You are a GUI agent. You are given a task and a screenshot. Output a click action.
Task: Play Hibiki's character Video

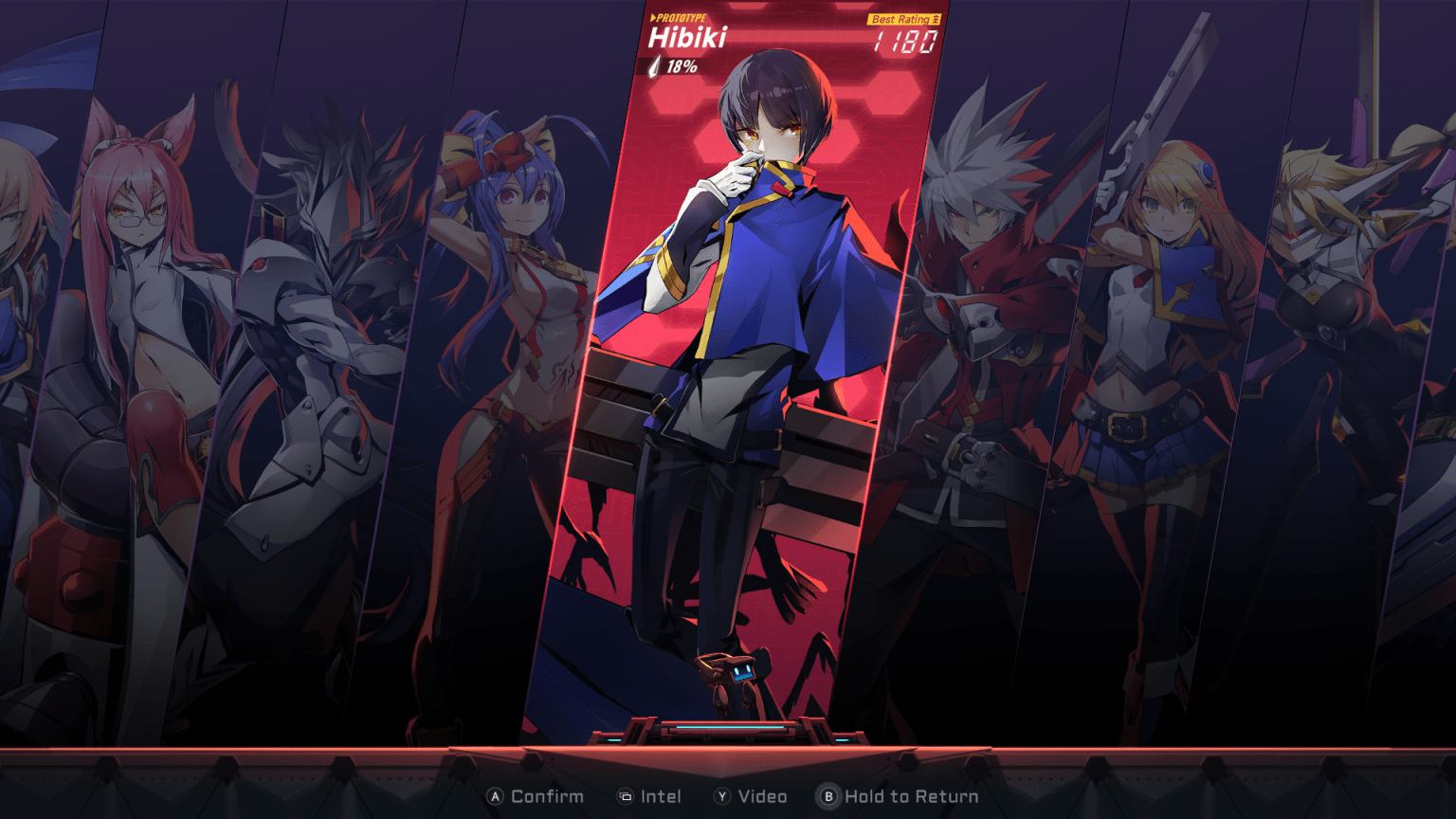point(764,797)
